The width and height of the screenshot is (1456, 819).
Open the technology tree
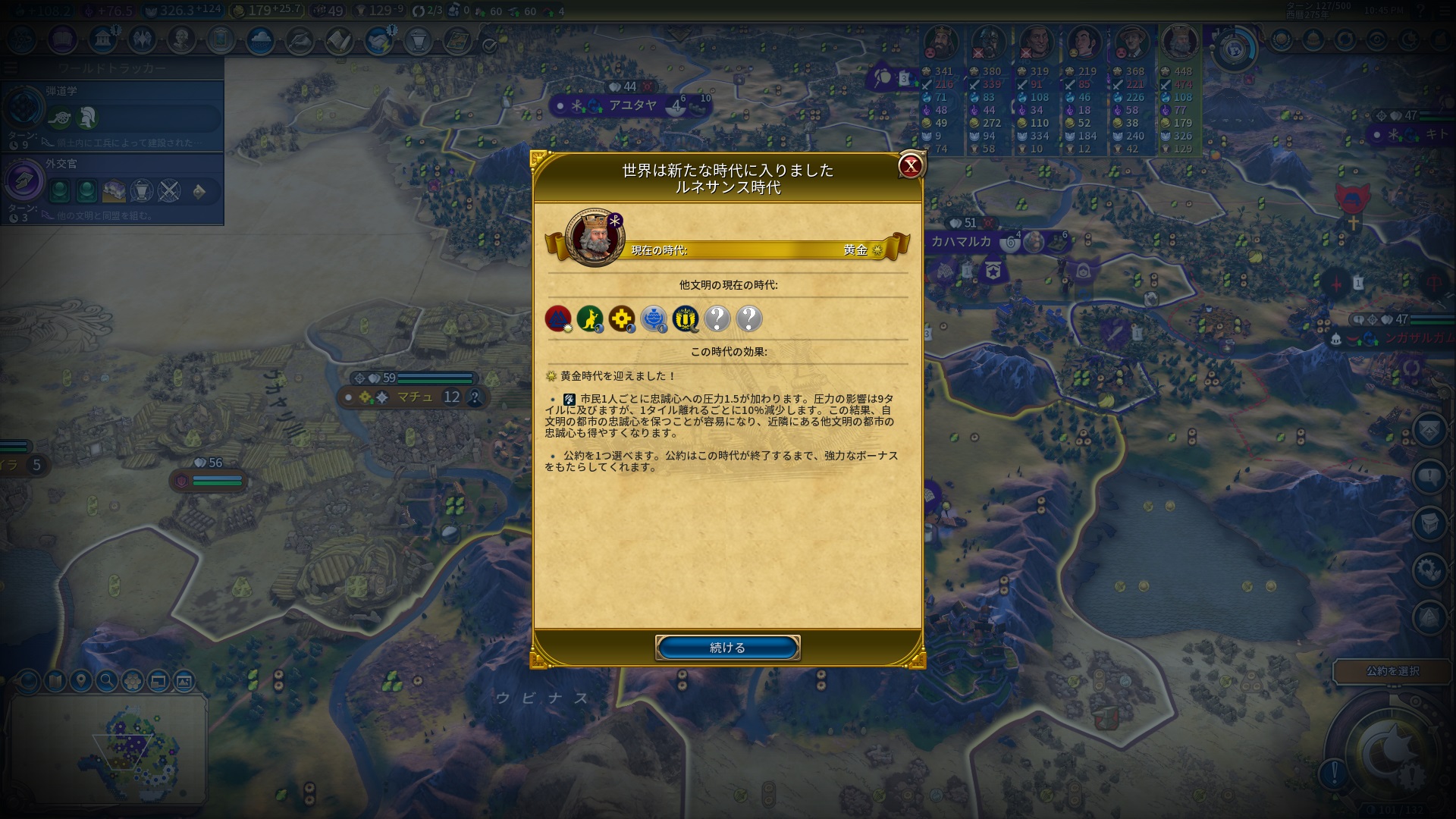click(x=22, y=42)
